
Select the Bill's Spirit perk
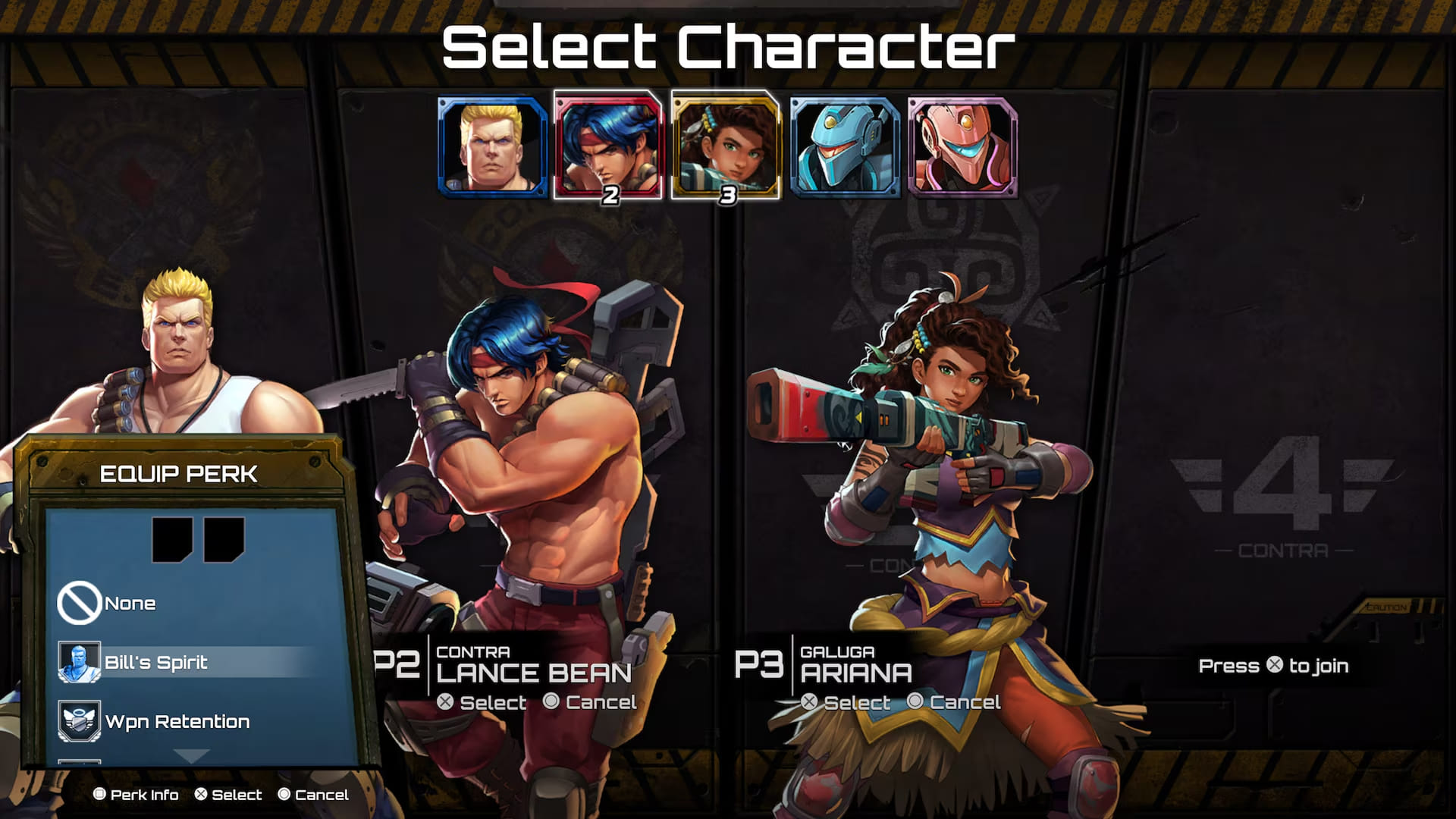coord(155,662)
